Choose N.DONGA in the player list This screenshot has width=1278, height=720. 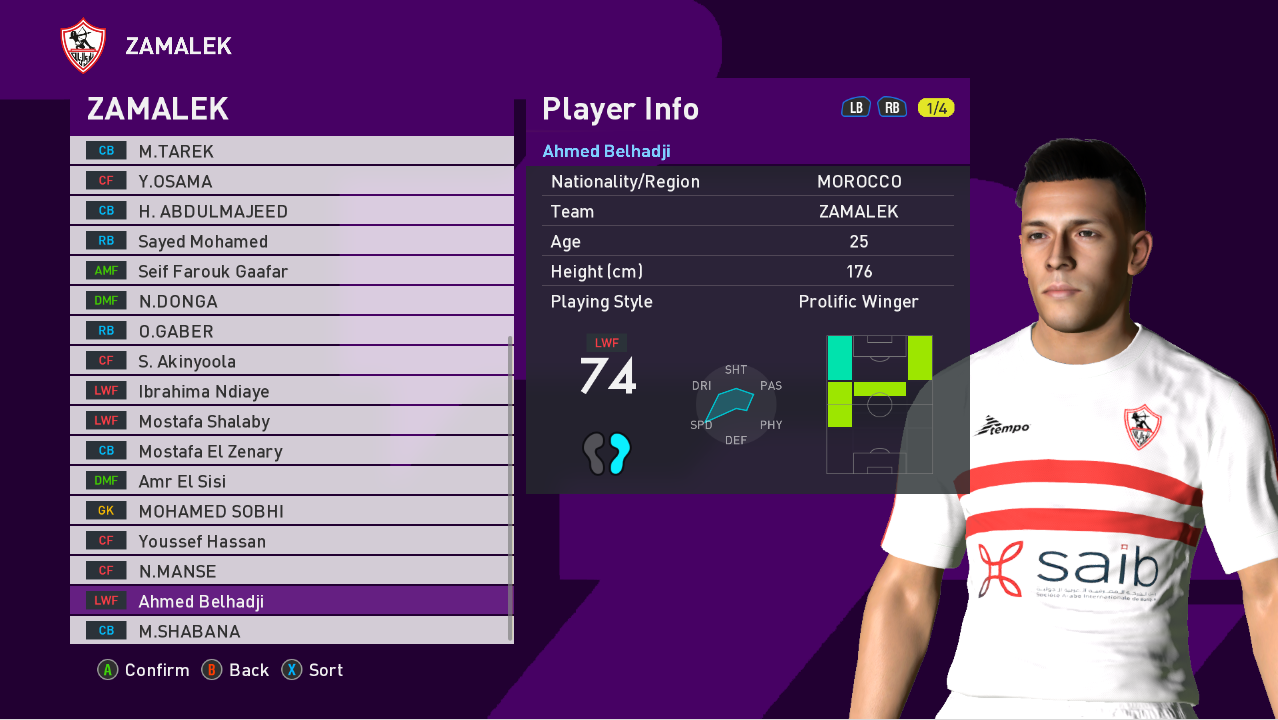(x=290, y=301)
